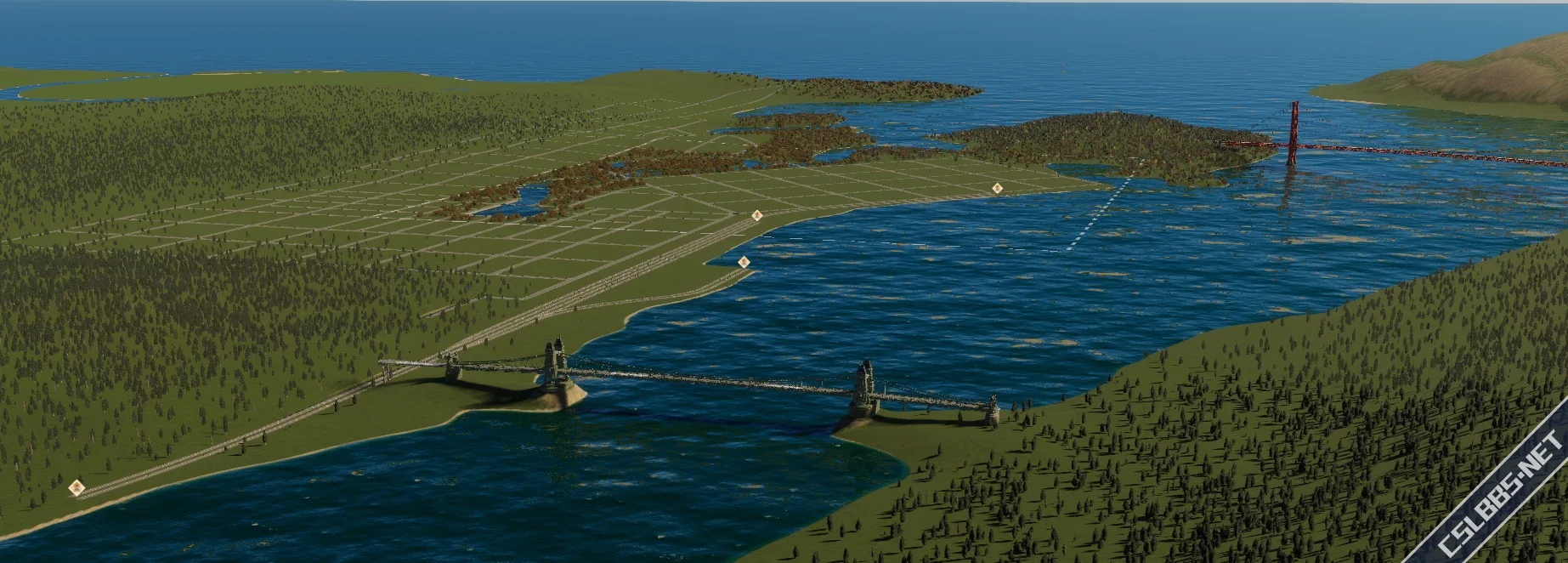Open the warning marker where wide tracks meet the grid
1568x563 pixels.
[x=756, y=216]
